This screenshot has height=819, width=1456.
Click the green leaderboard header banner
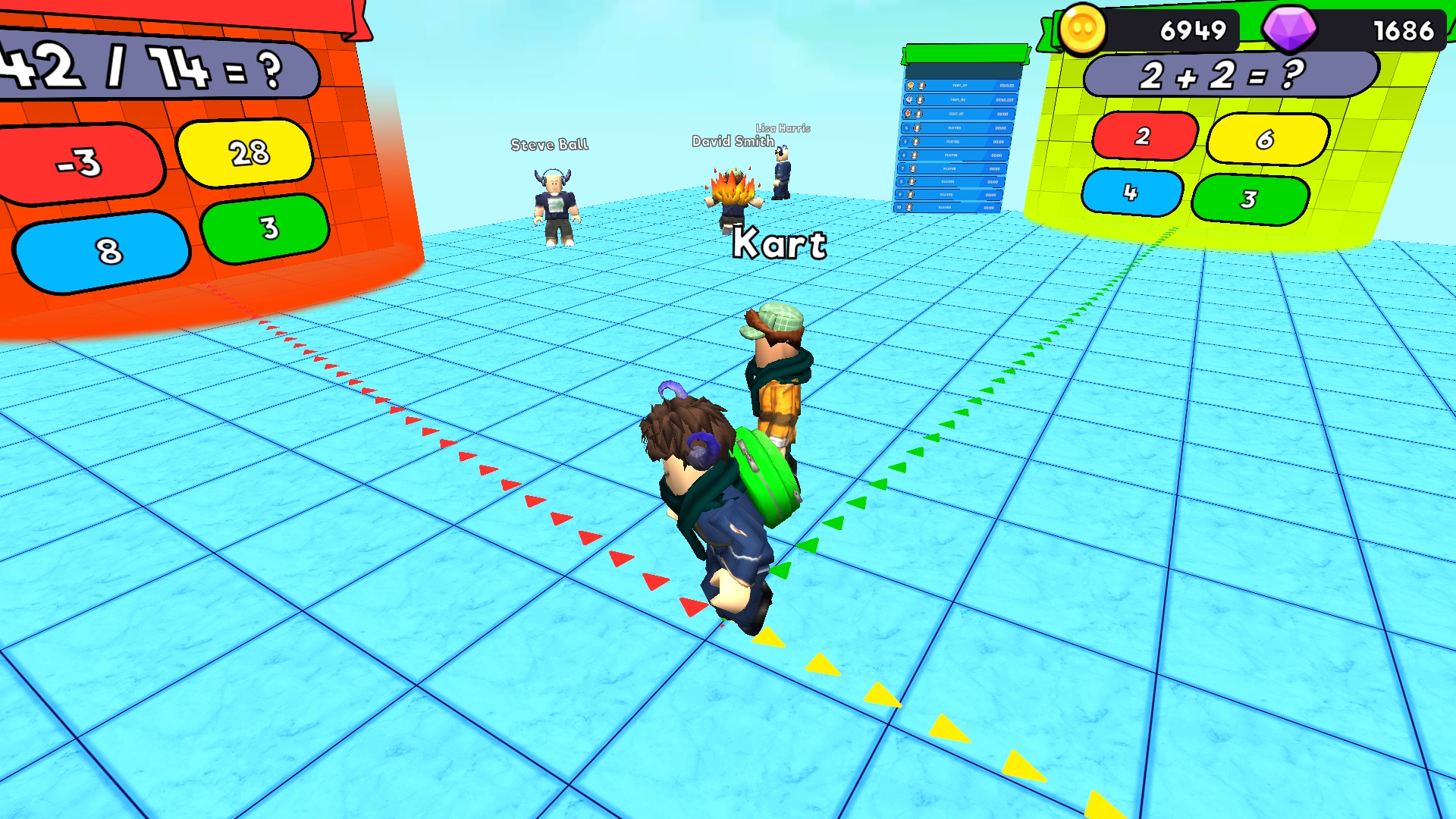(965, 53)
